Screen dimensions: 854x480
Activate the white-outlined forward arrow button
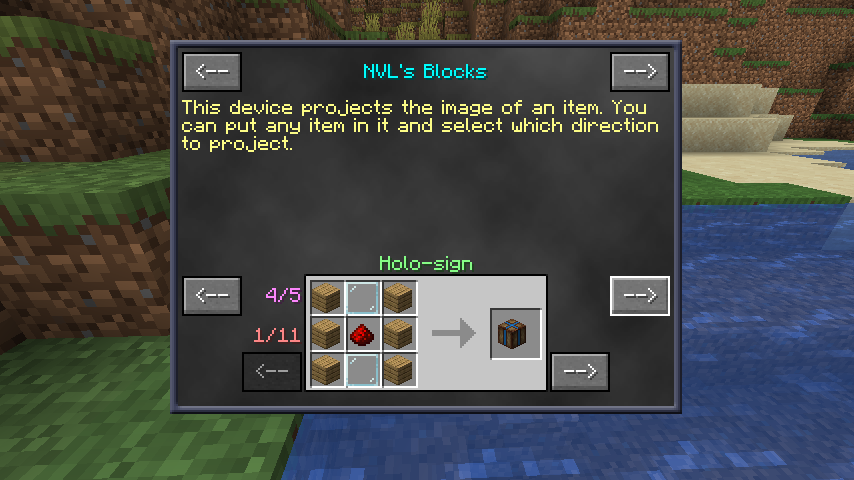[x=639, y=296]
